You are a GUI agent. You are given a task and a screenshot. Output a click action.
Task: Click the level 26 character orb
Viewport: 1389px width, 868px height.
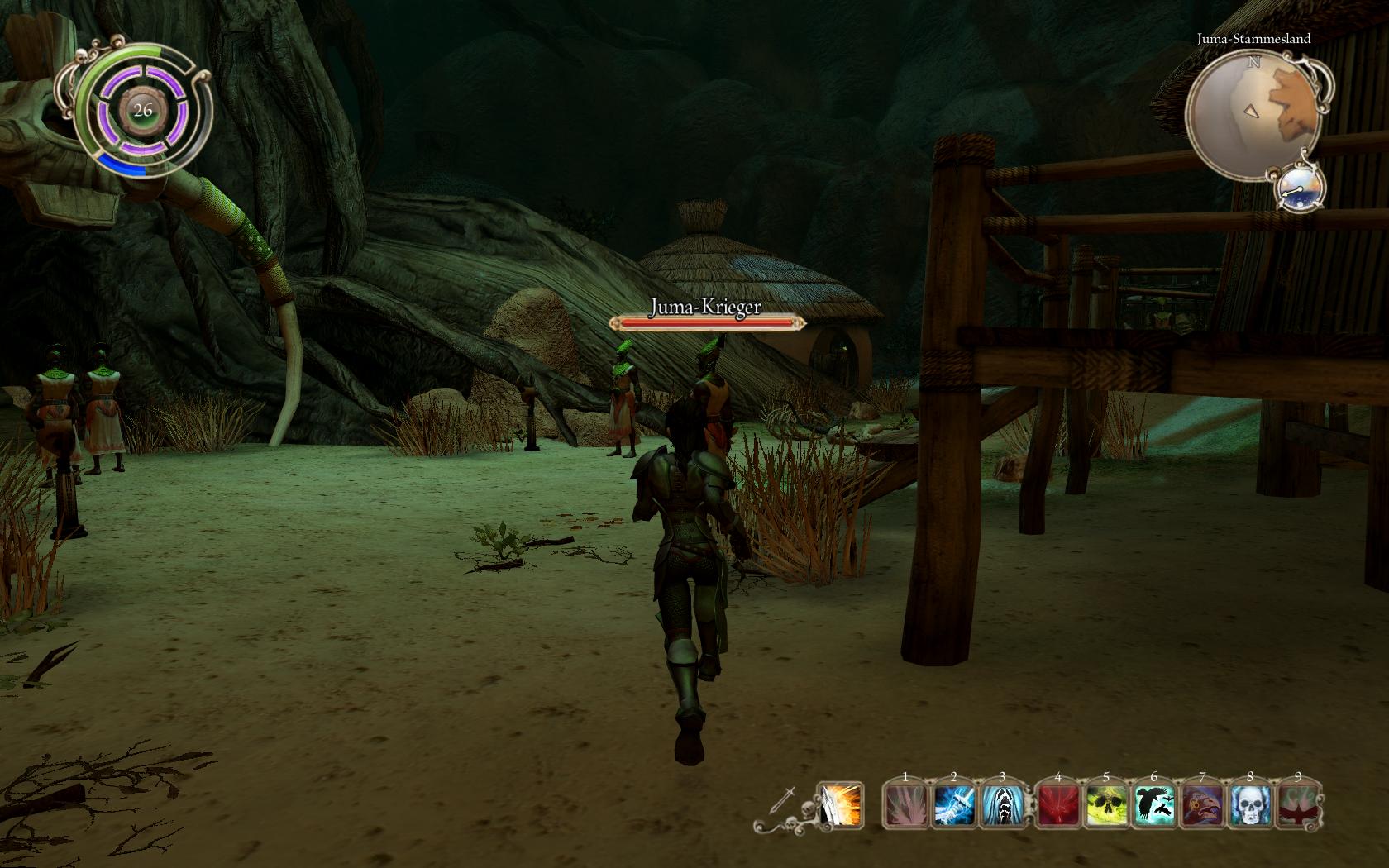coord(143,111)
